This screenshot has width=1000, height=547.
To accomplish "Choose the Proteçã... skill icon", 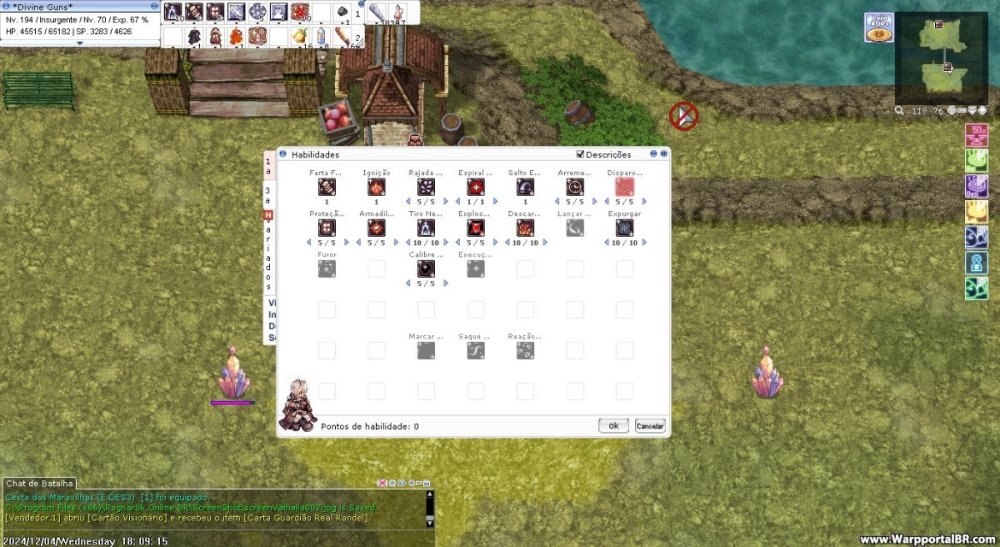I will point(327,228).
